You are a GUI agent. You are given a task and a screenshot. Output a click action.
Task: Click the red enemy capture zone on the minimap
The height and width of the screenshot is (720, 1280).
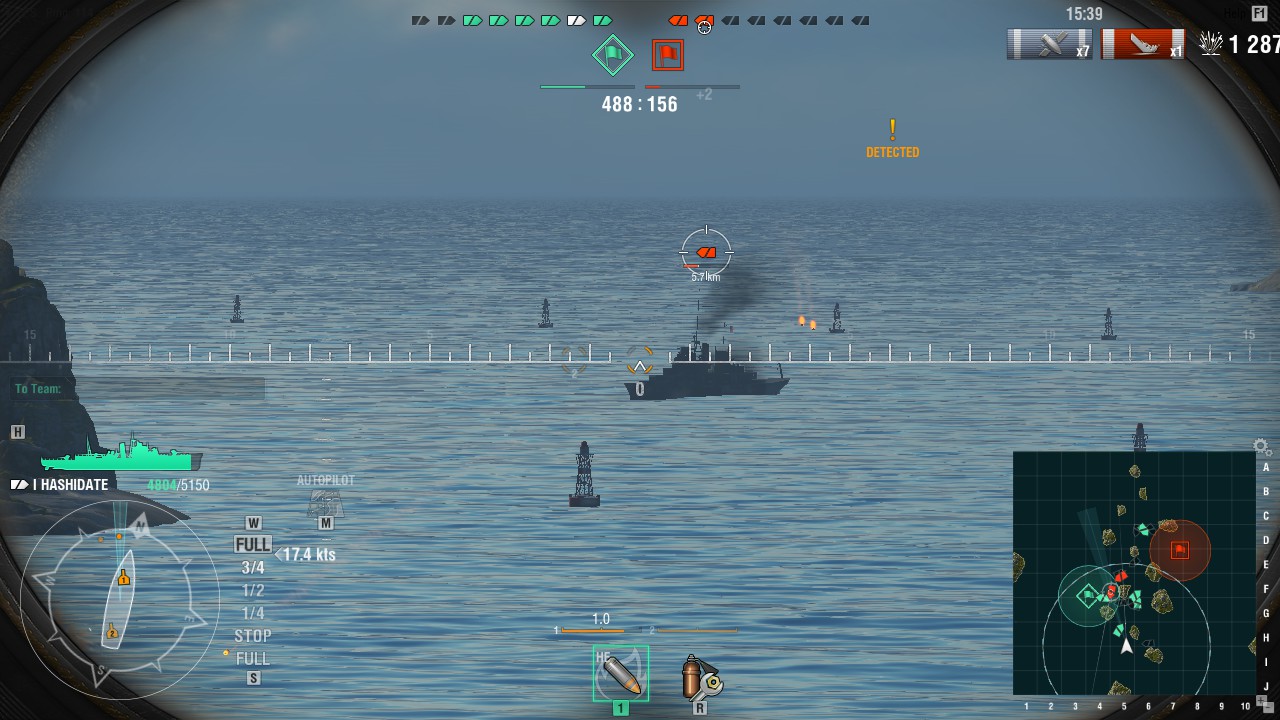(1179, 548)
